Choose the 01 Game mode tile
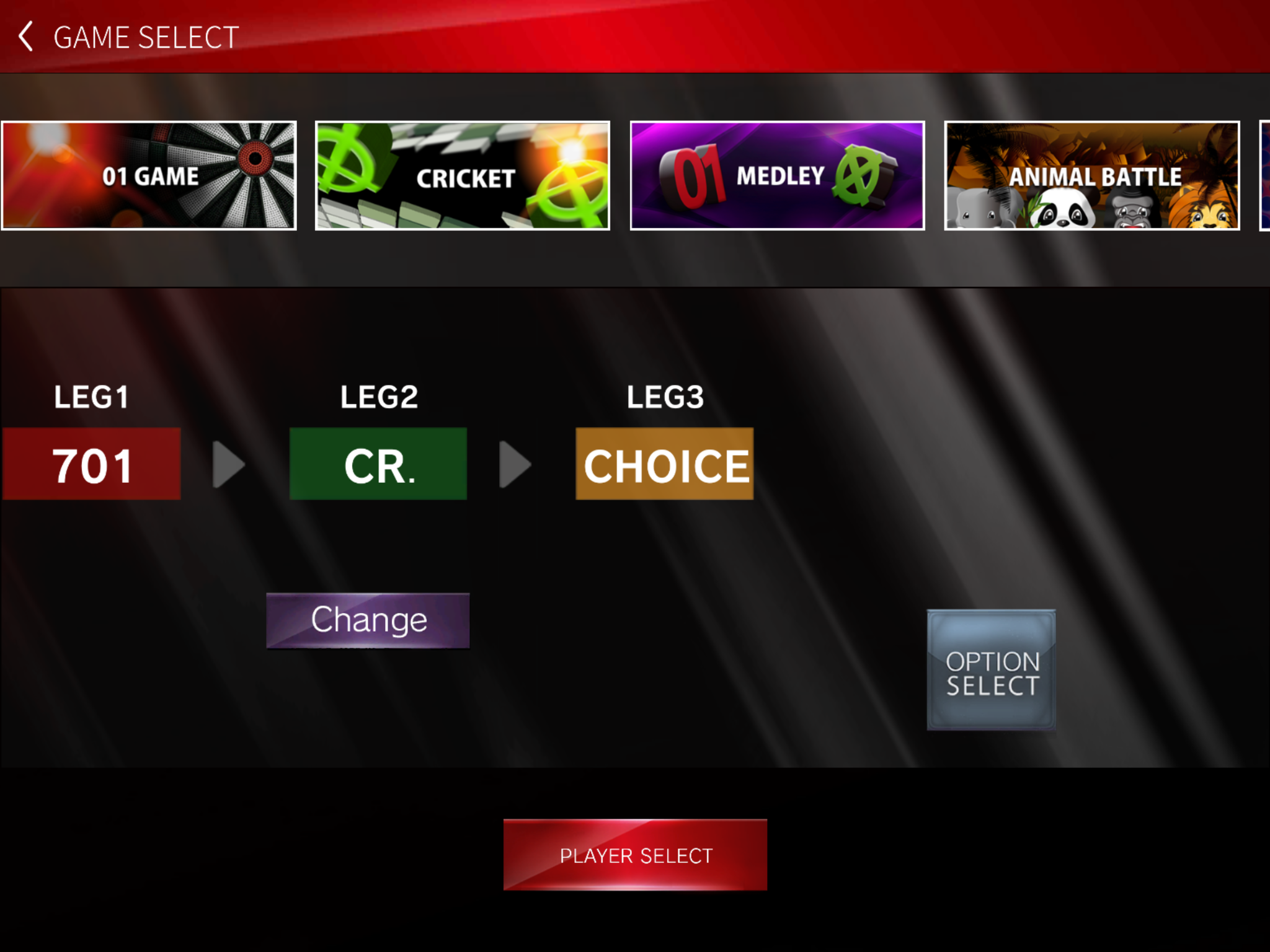 pos(149,175)
